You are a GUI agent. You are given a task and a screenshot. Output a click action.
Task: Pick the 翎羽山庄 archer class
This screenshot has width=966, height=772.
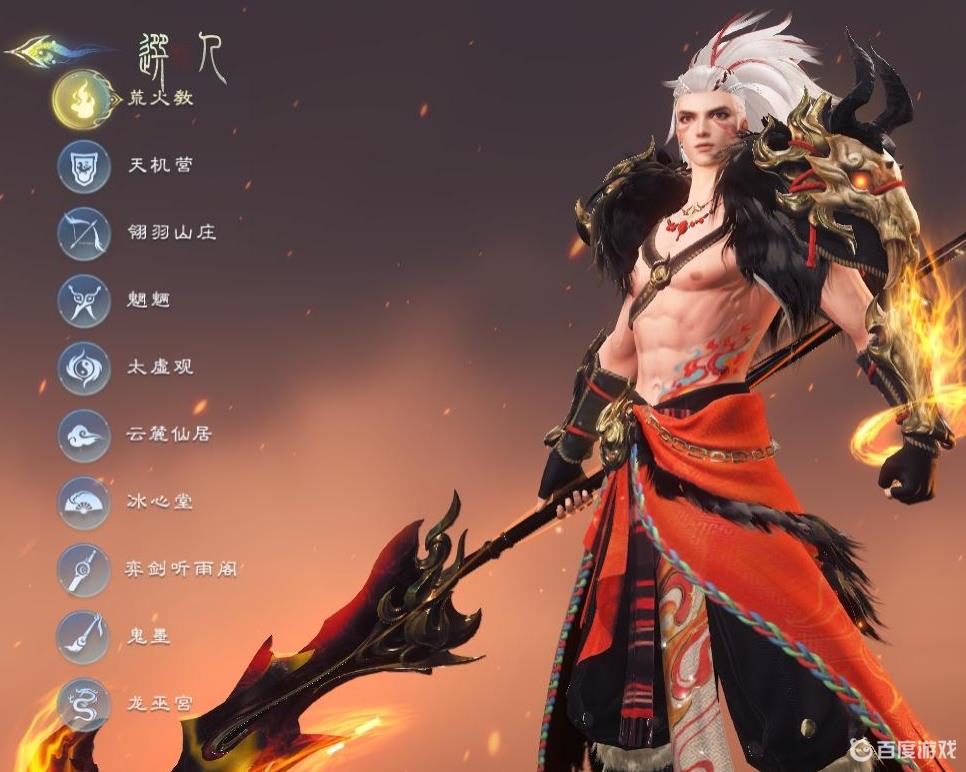click(x=84, y=233)
